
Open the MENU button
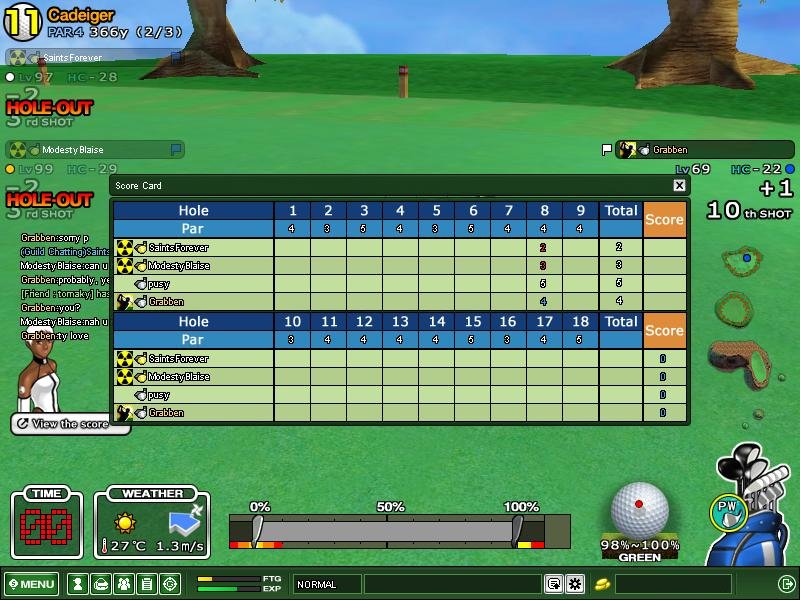31,584
